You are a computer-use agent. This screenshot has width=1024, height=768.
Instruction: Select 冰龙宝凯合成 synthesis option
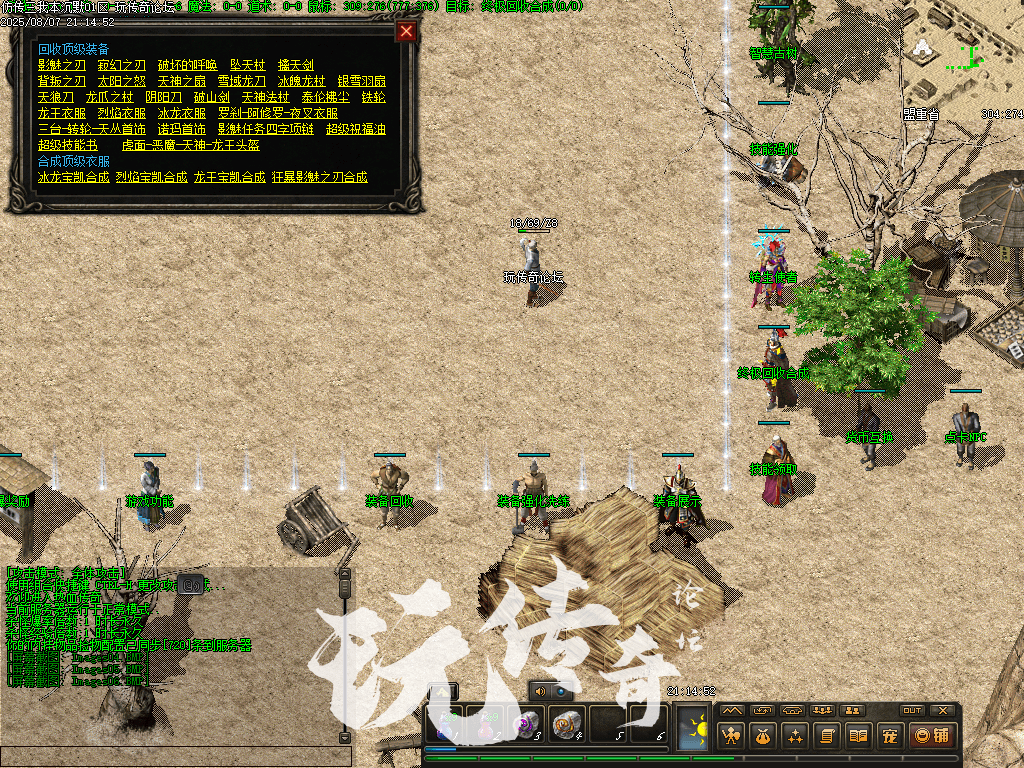coord(73,177)
